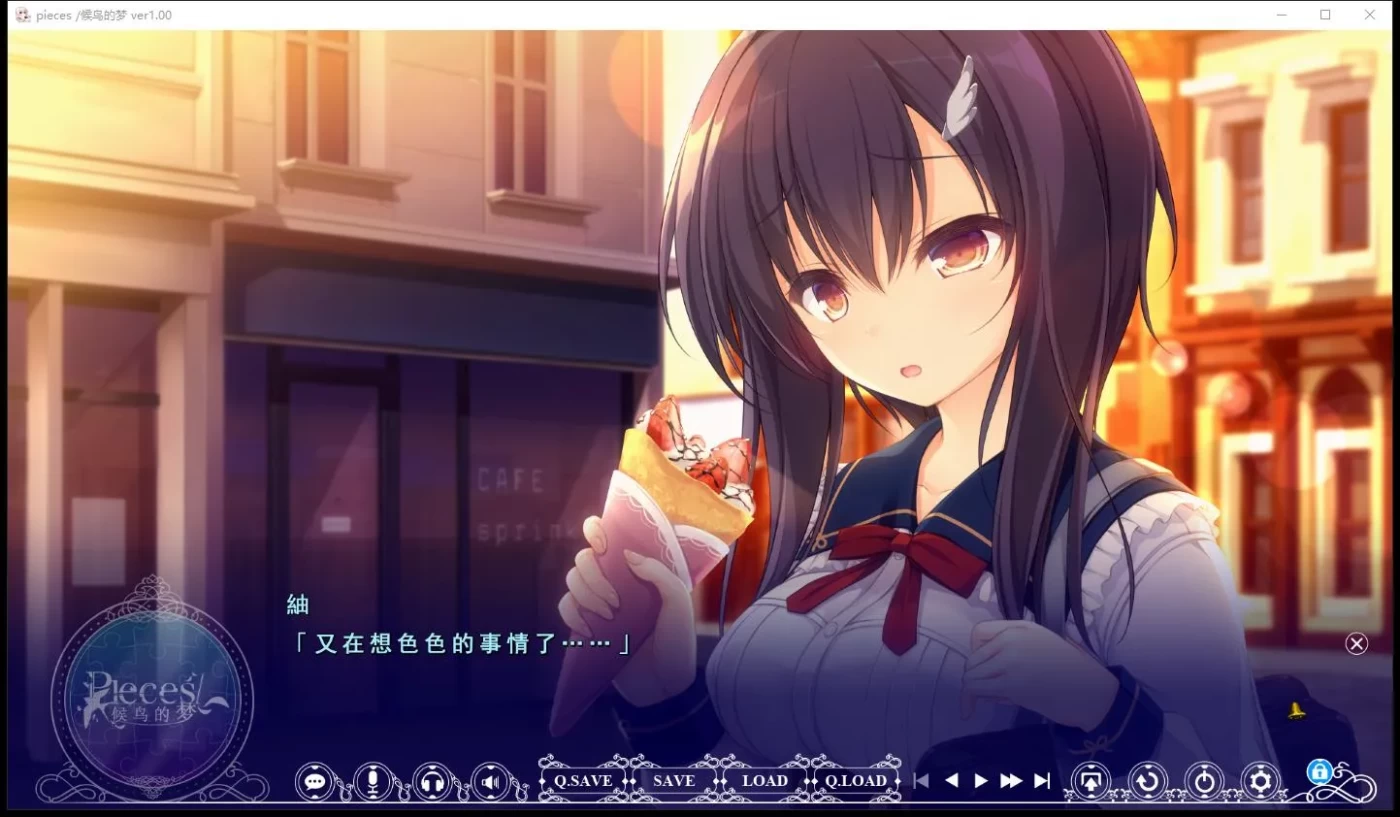This screenshot has width=1400, height=817.
Task: Click the microphone voice icon
Action: point(373,781)
